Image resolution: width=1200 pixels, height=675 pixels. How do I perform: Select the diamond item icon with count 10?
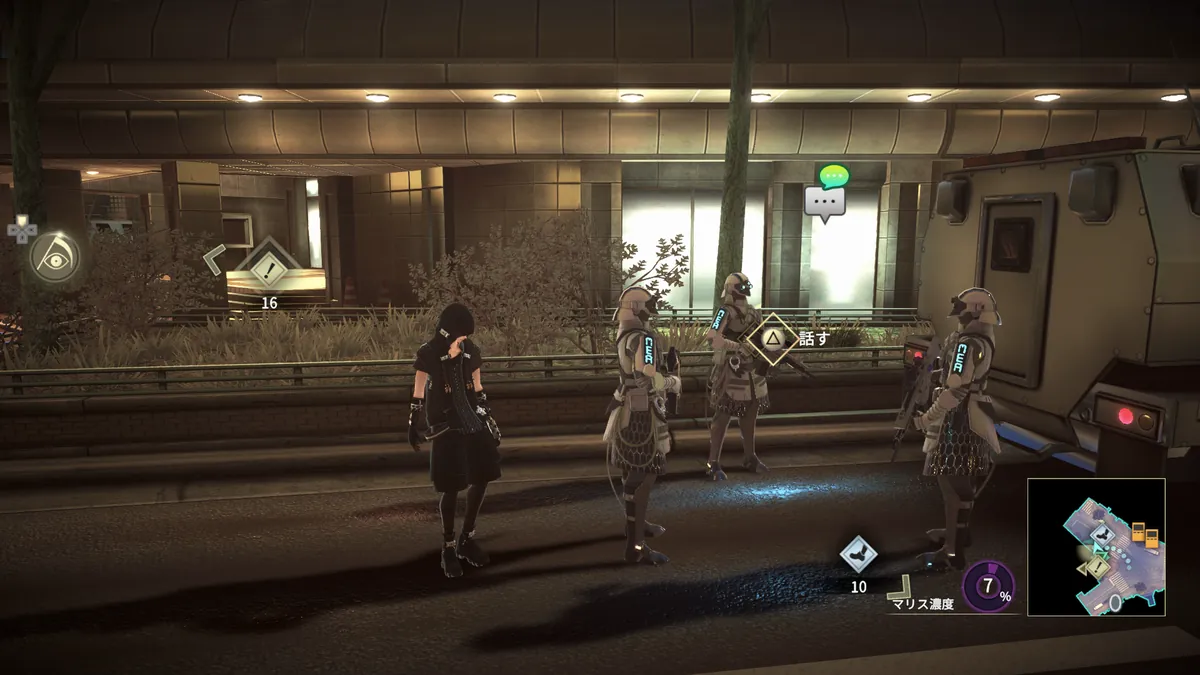pyautogui.click(x=858, y=555)
